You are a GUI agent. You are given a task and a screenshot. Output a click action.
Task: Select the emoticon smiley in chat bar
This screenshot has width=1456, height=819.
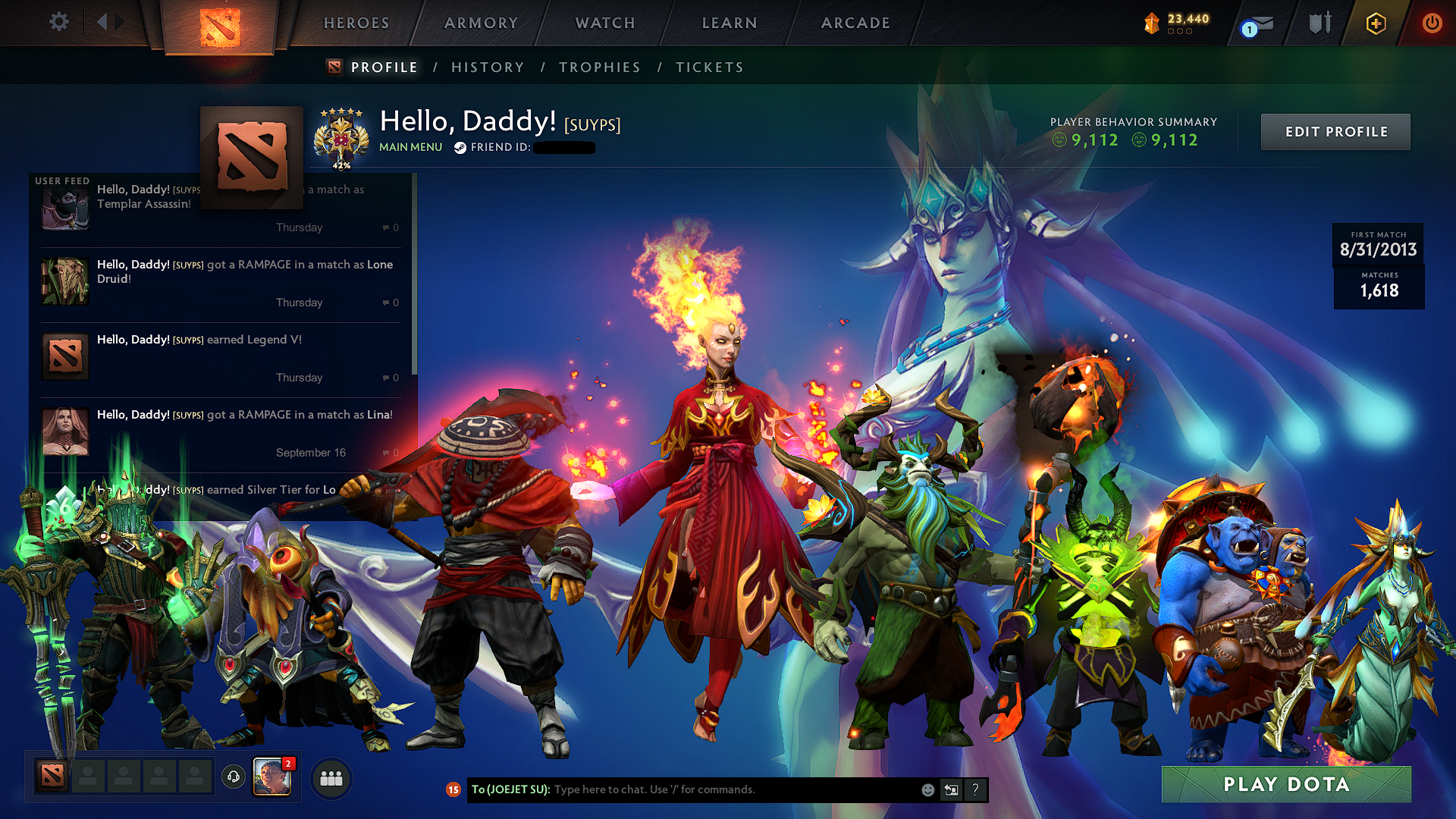927,789
